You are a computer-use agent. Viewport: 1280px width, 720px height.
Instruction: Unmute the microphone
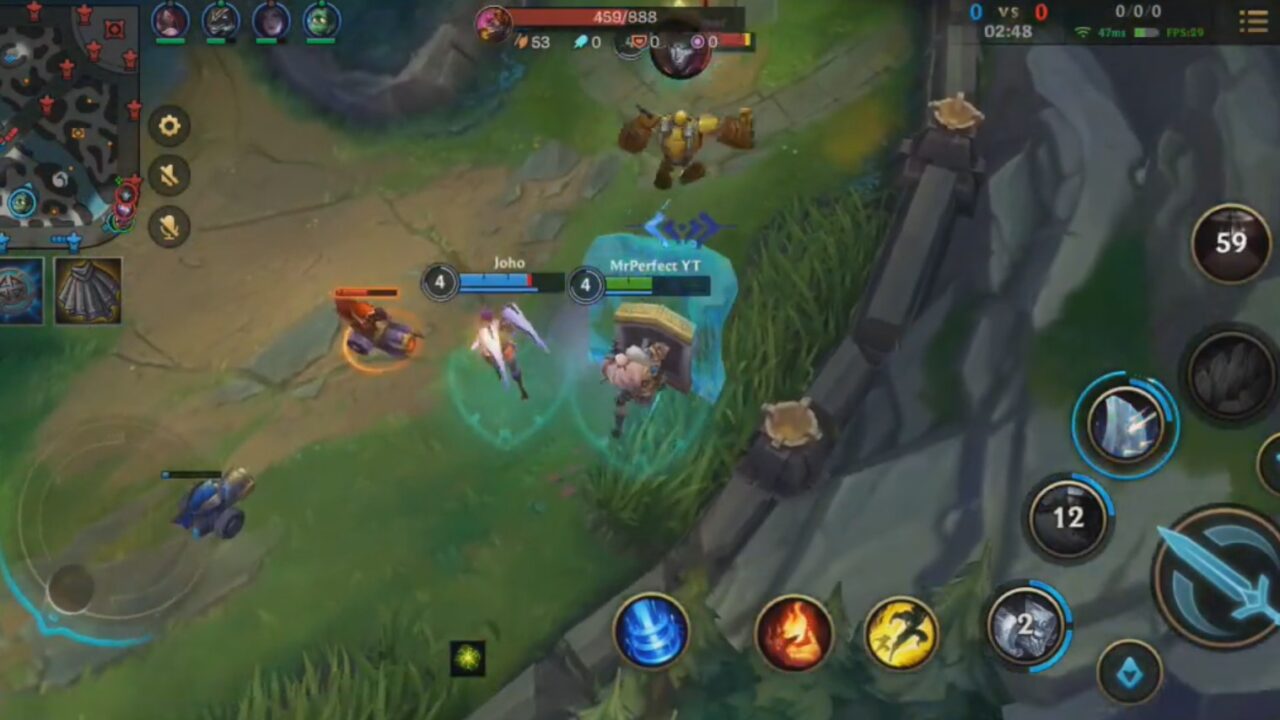[x=168, y=227]
